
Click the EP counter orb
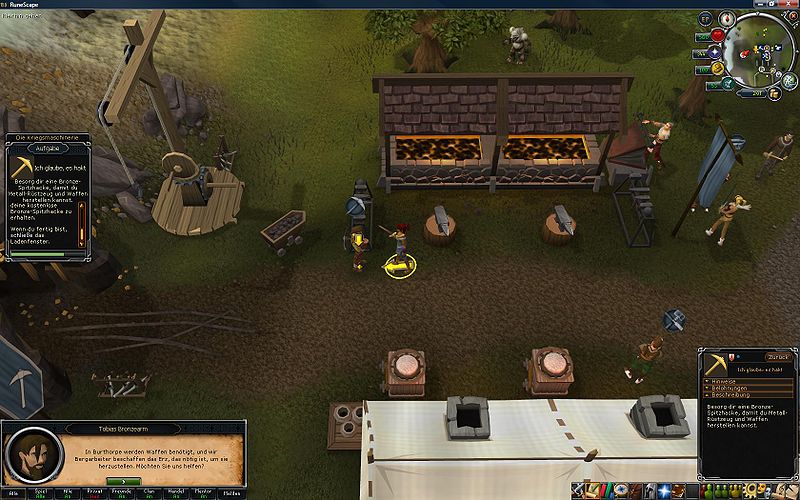(704, 19)
